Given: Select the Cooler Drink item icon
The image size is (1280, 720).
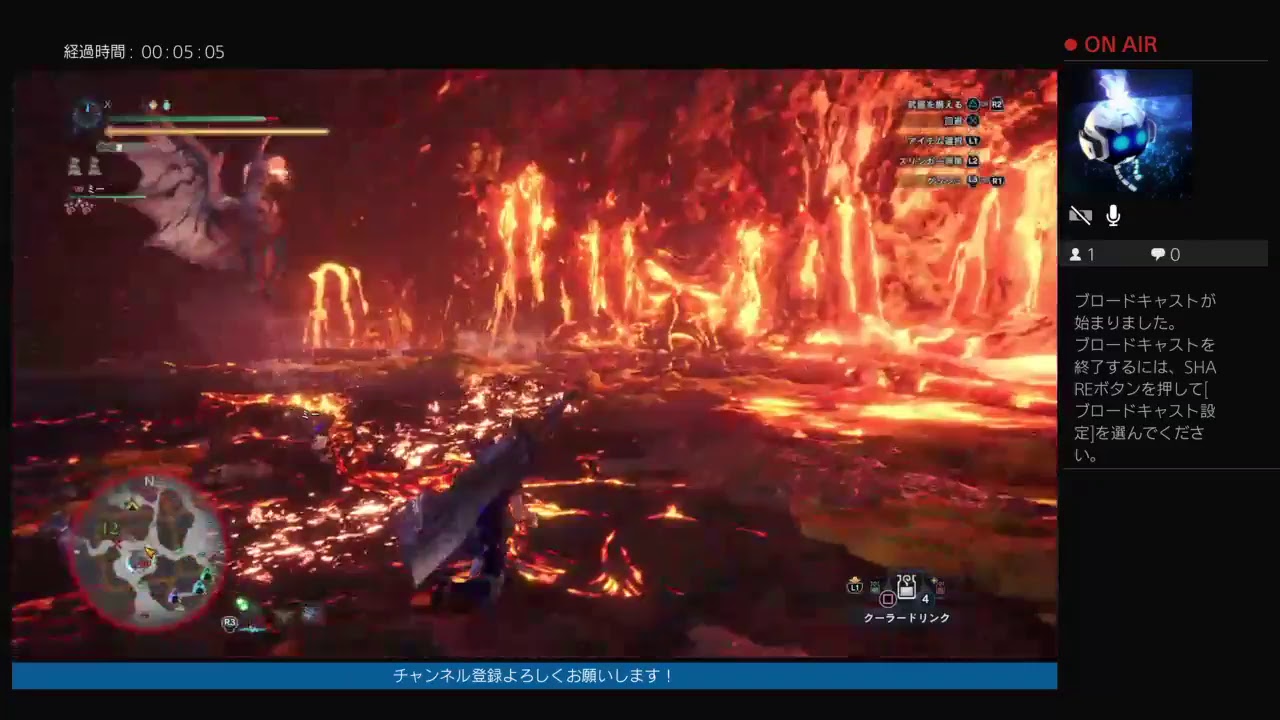Looking at the screenshot, I should click(906, 586).
